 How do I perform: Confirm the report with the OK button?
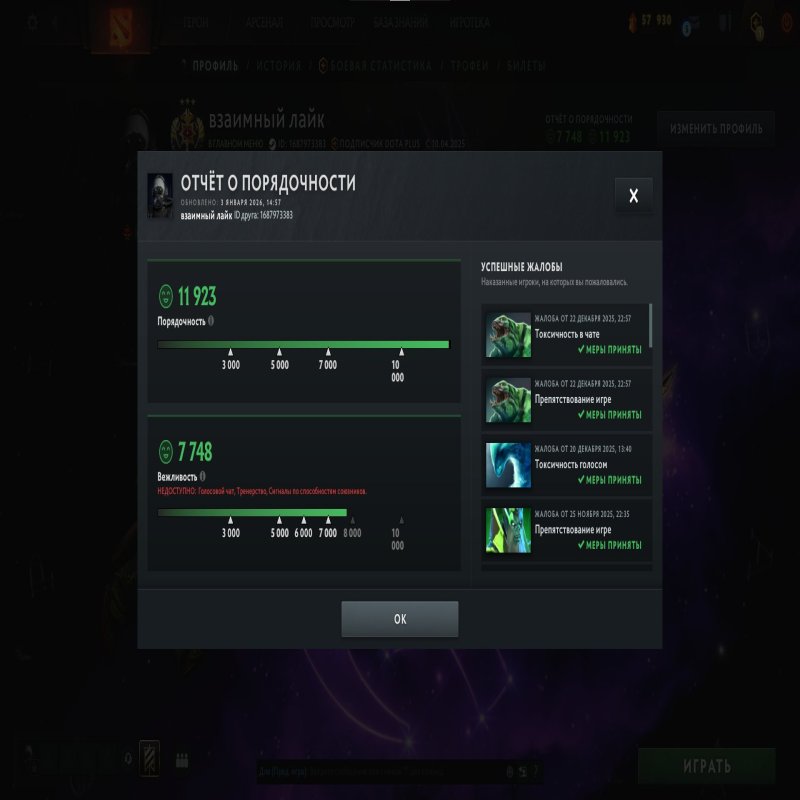tap(400, 619)
